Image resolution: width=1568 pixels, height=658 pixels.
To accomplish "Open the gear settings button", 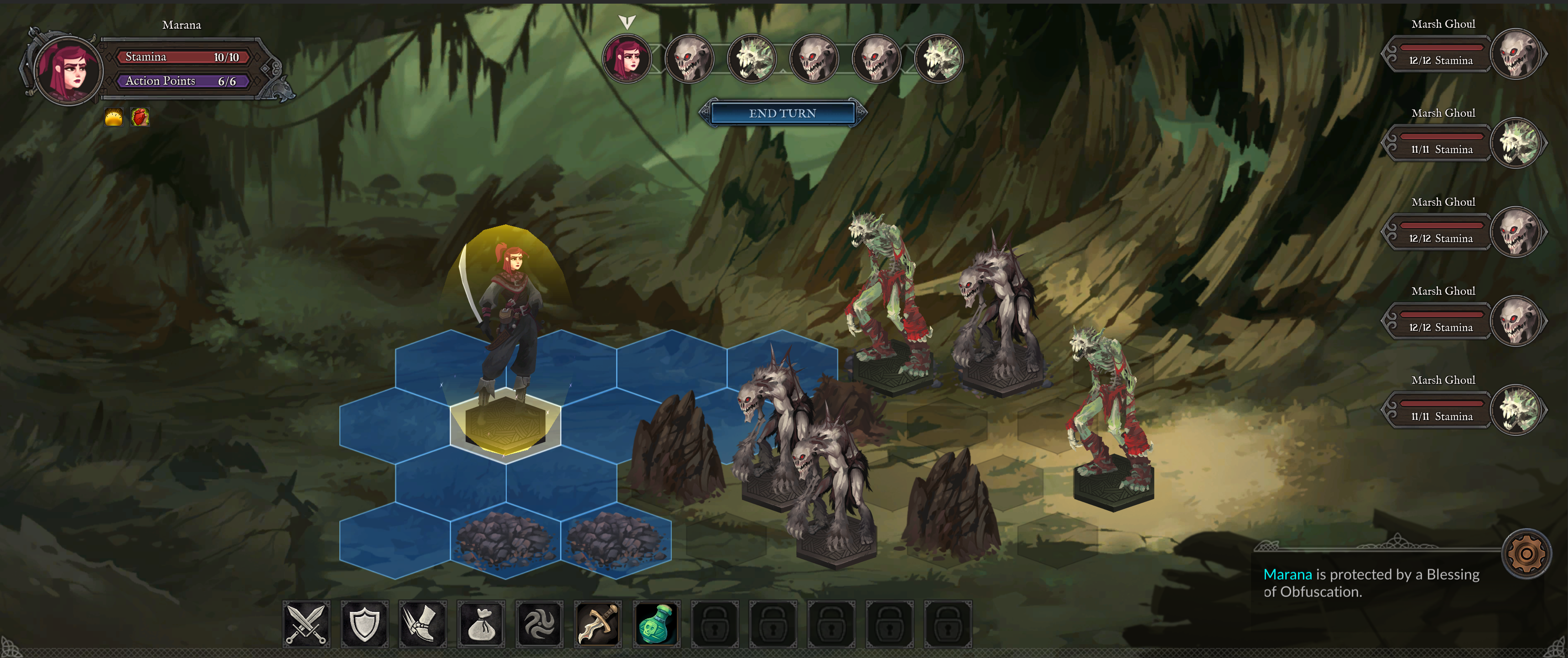I will pos(1526,554).
